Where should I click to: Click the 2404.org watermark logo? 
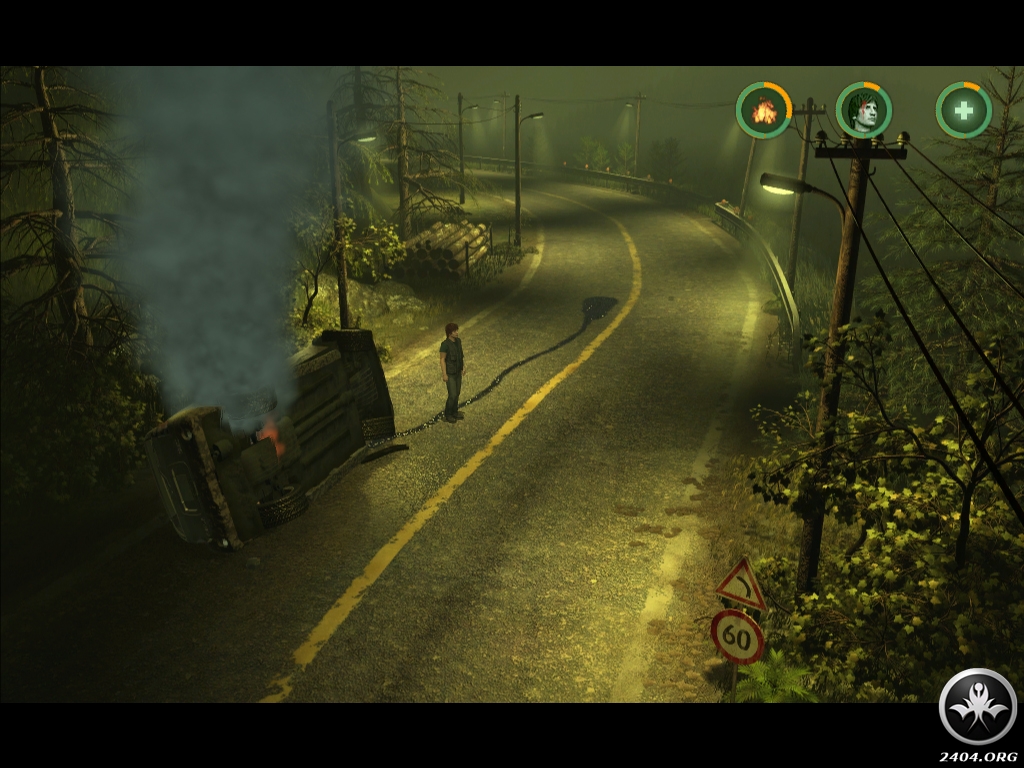point(978,707)
